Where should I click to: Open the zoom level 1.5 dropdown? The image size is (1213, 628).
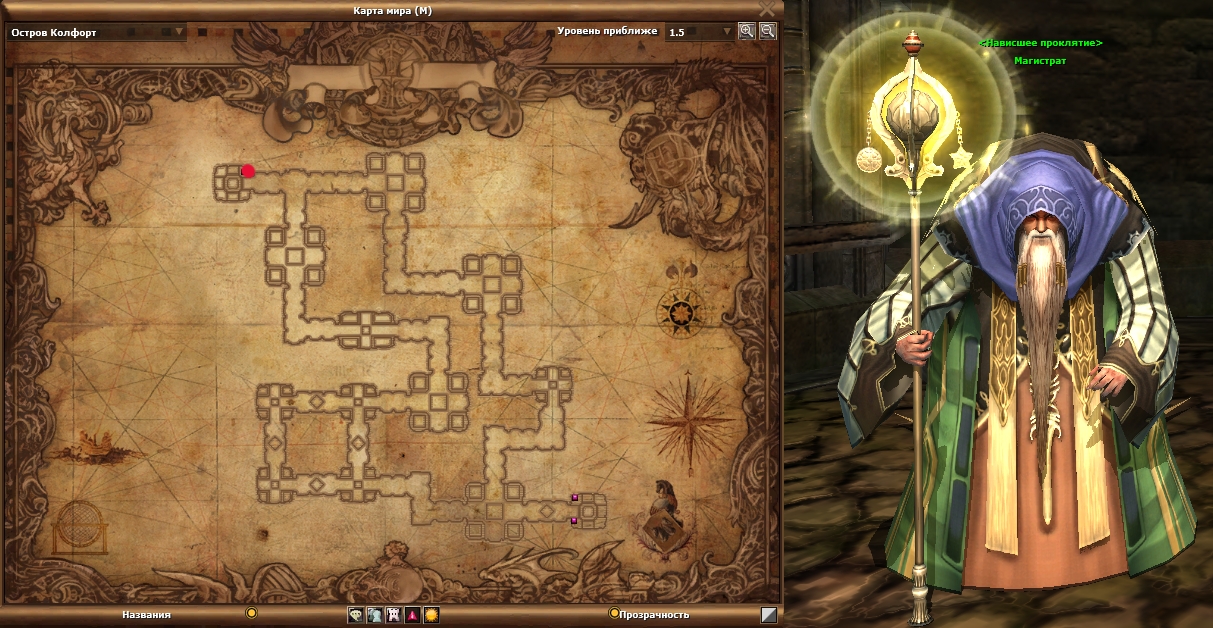point(726,32)
